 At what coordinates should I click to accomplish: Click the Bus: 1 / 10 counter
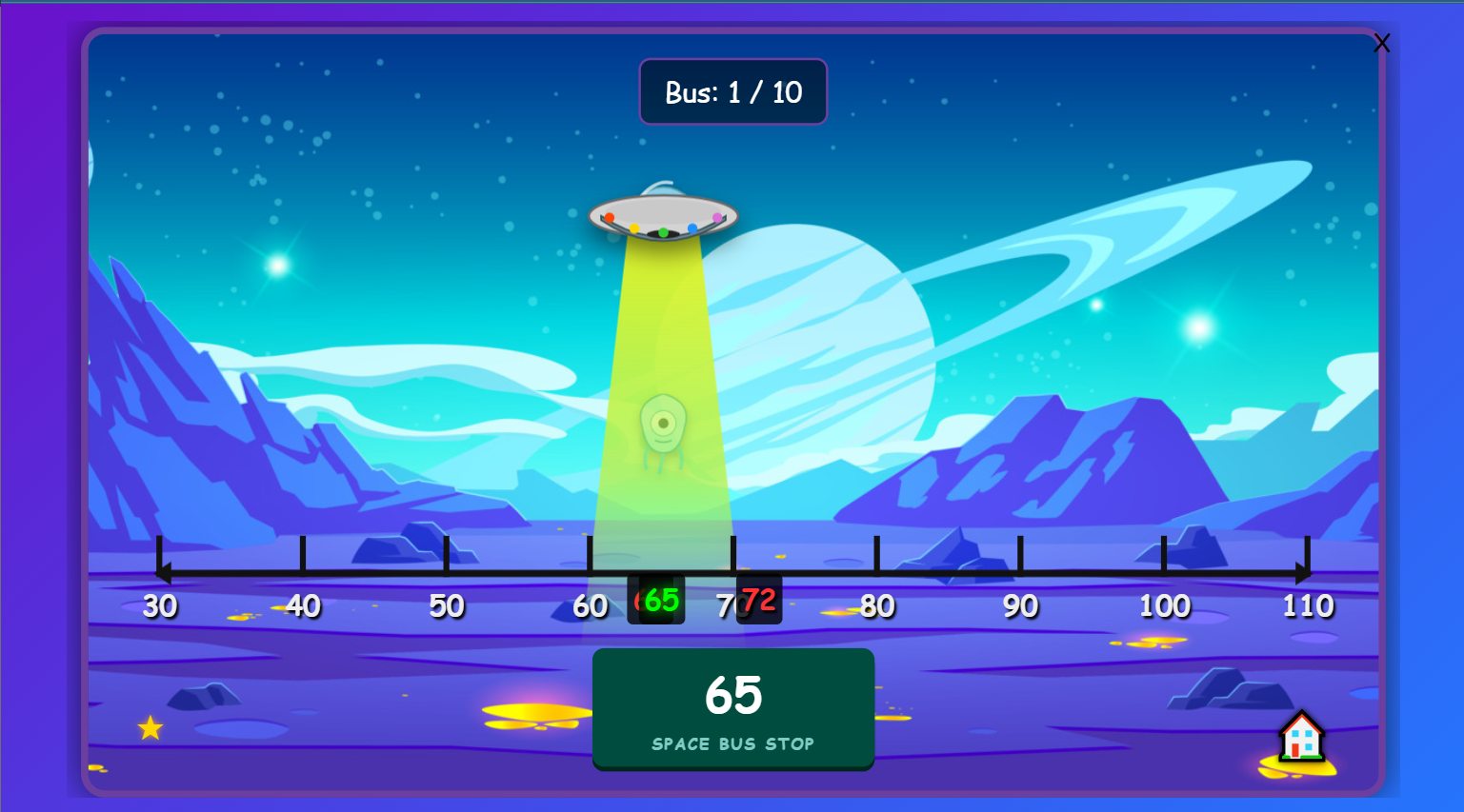tap(733, 92)
